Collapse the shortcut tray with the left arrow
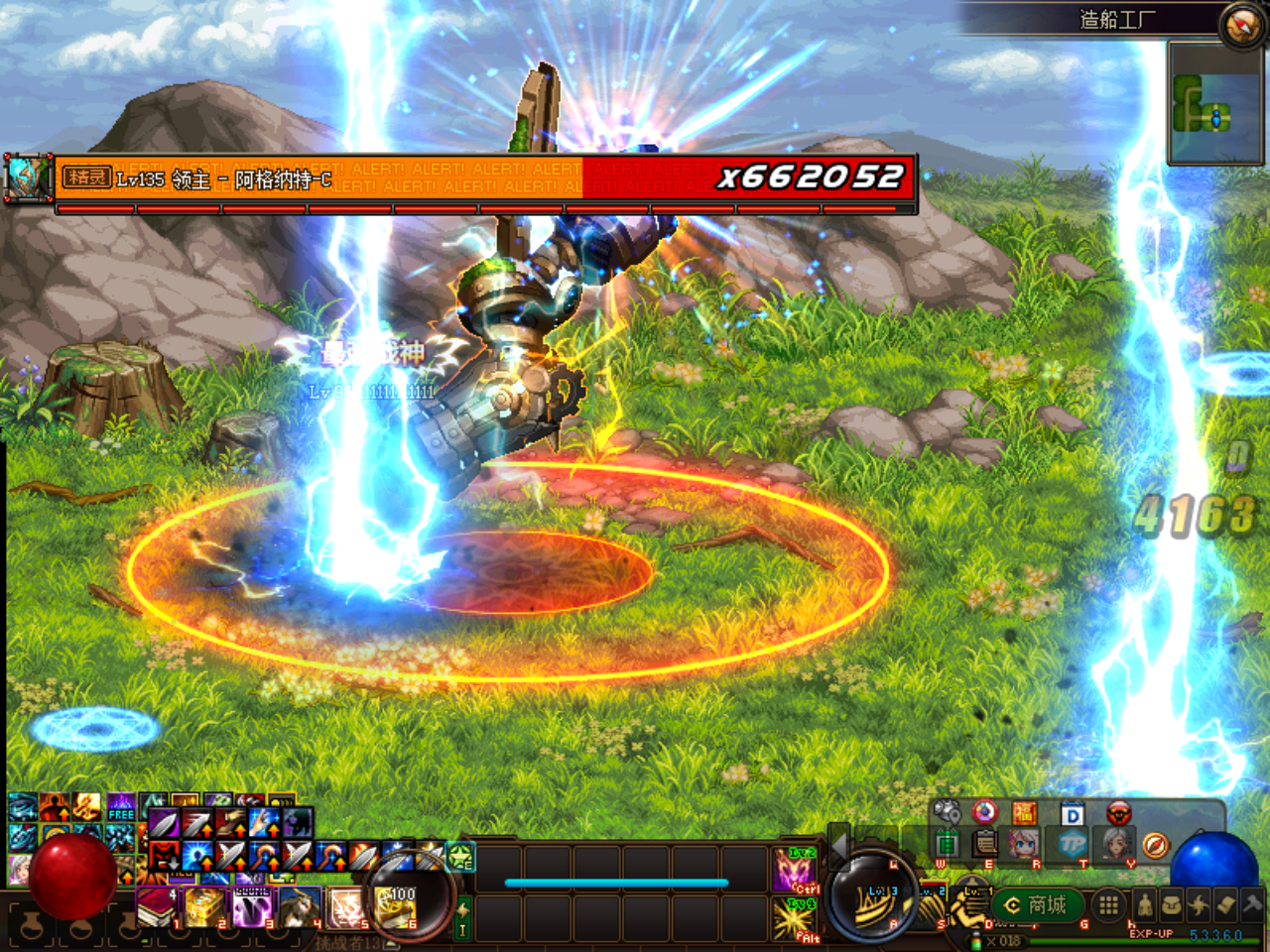Screen dimensions: 1270x952 pos(837,846)
